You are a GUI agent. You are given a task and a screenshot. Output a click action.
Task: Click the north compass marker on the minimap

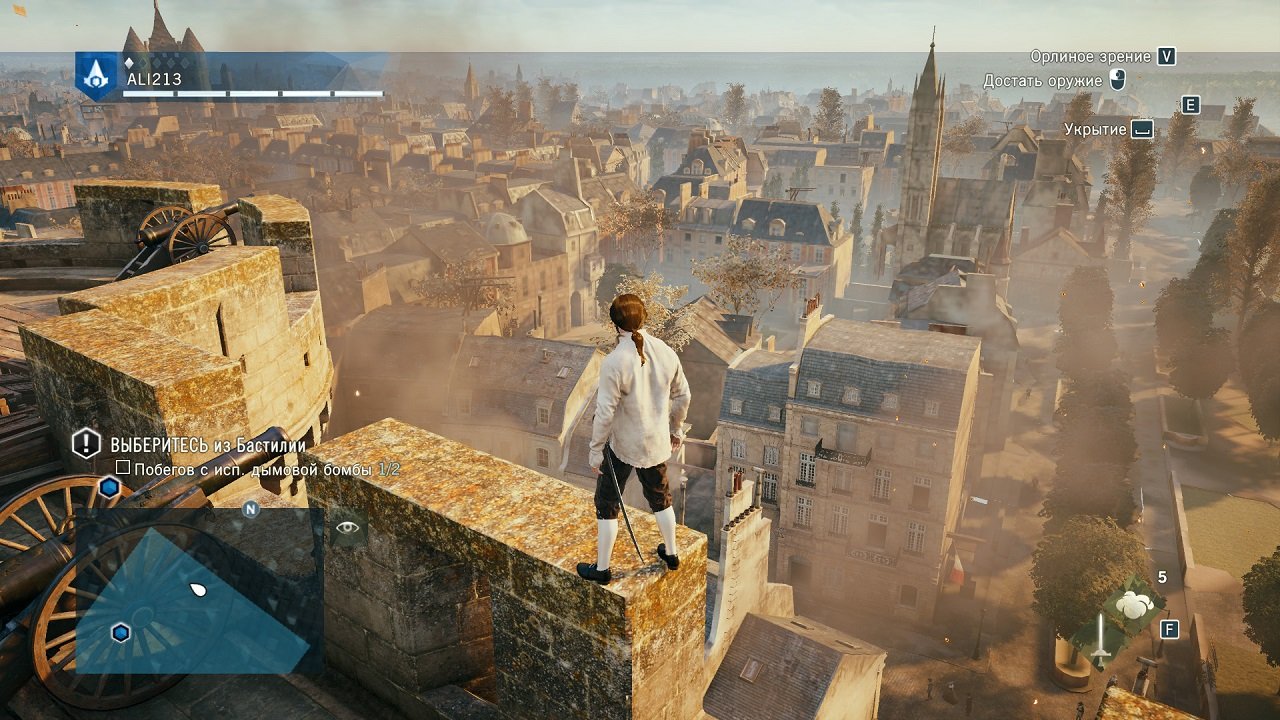pos(251,508)
